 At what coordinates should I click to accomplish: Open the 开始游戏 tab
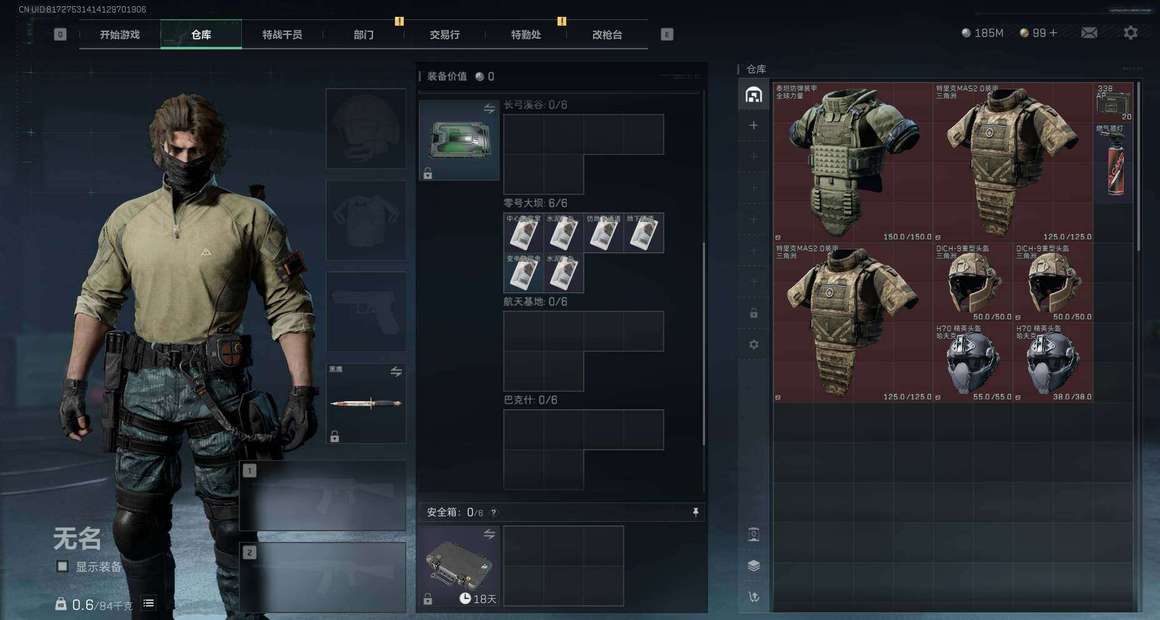click(119, 34)
